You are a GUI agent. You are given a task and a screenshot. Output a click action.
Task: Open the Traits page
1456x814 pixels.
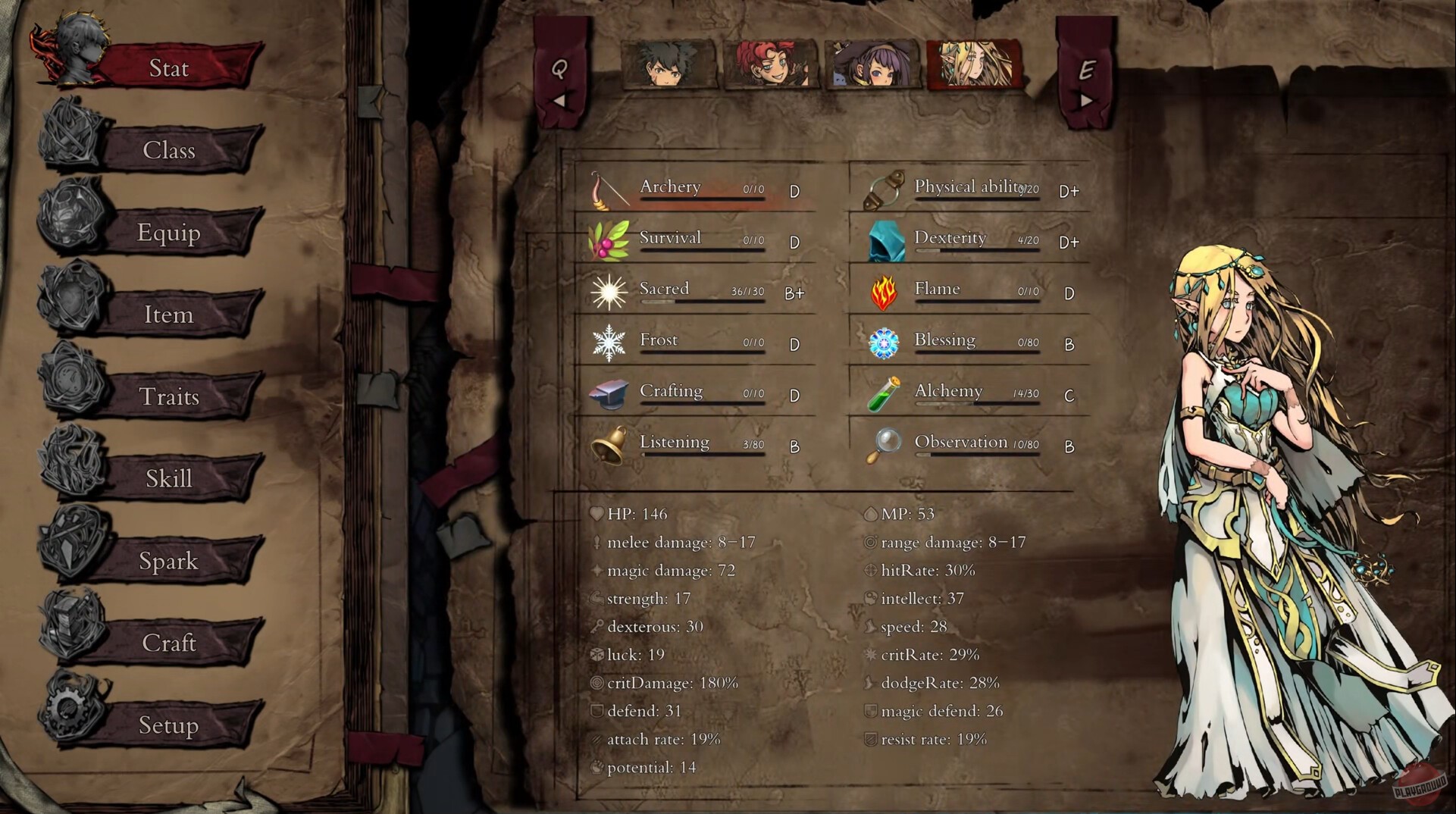(168, 396)
